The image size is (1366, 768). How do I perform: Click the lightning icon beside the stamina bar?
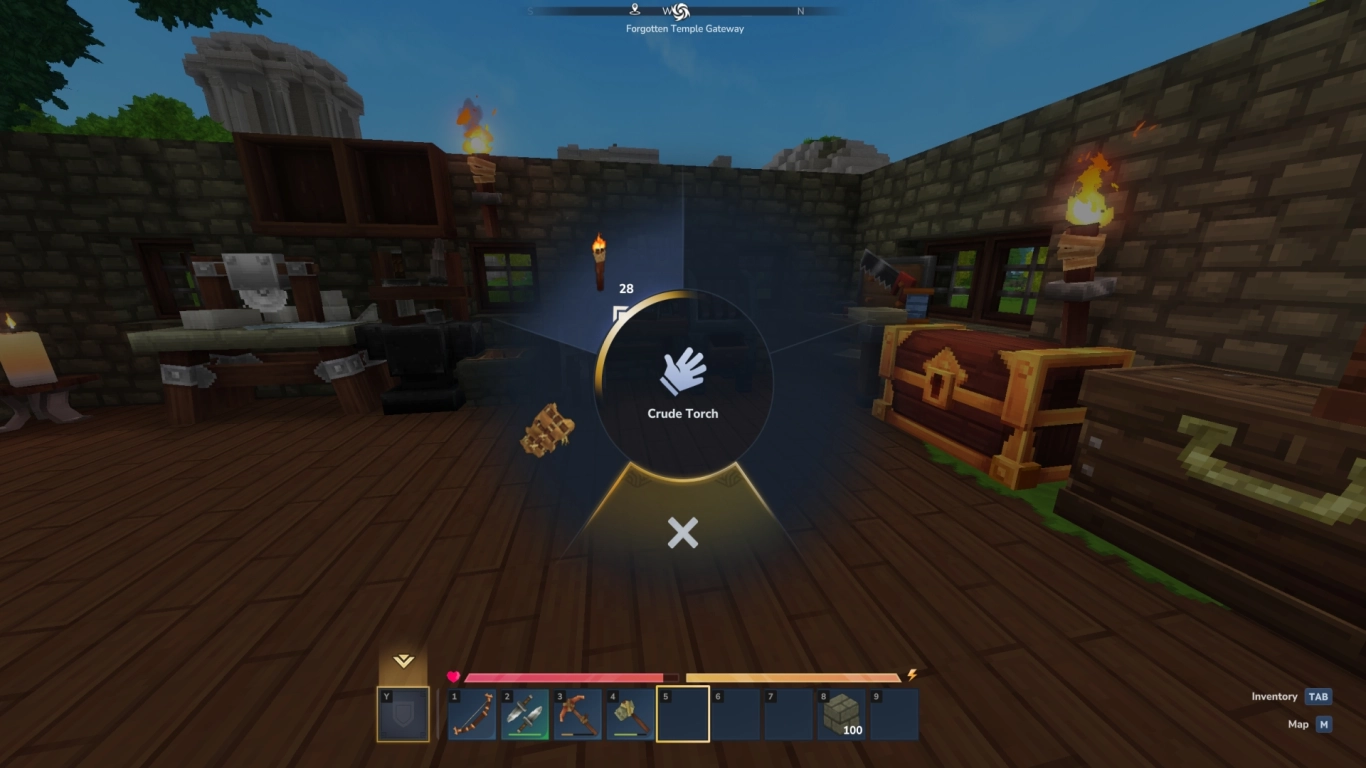click(911, 675)
